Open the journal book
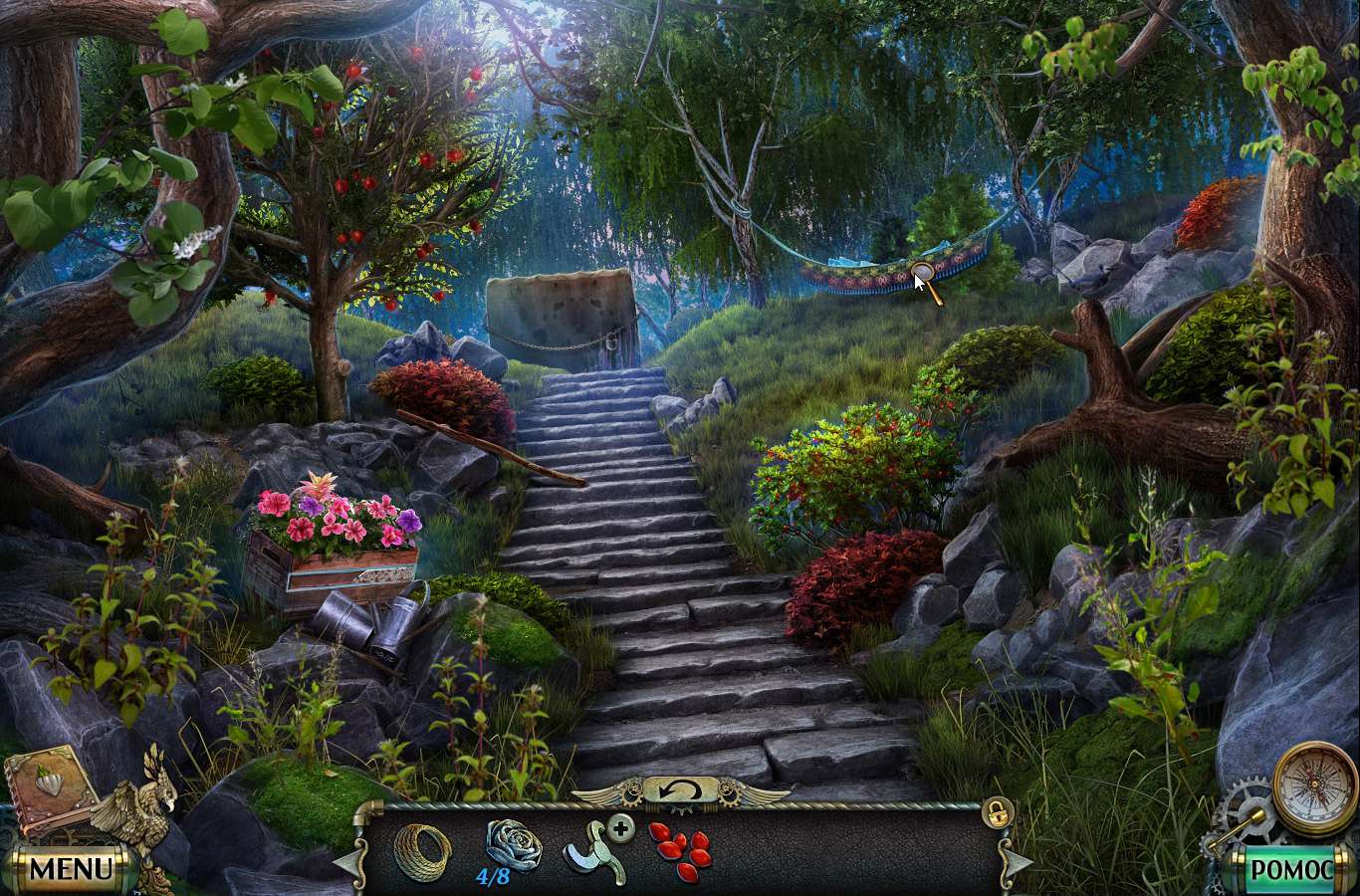1360x896 pixels. tap(50, 792)
